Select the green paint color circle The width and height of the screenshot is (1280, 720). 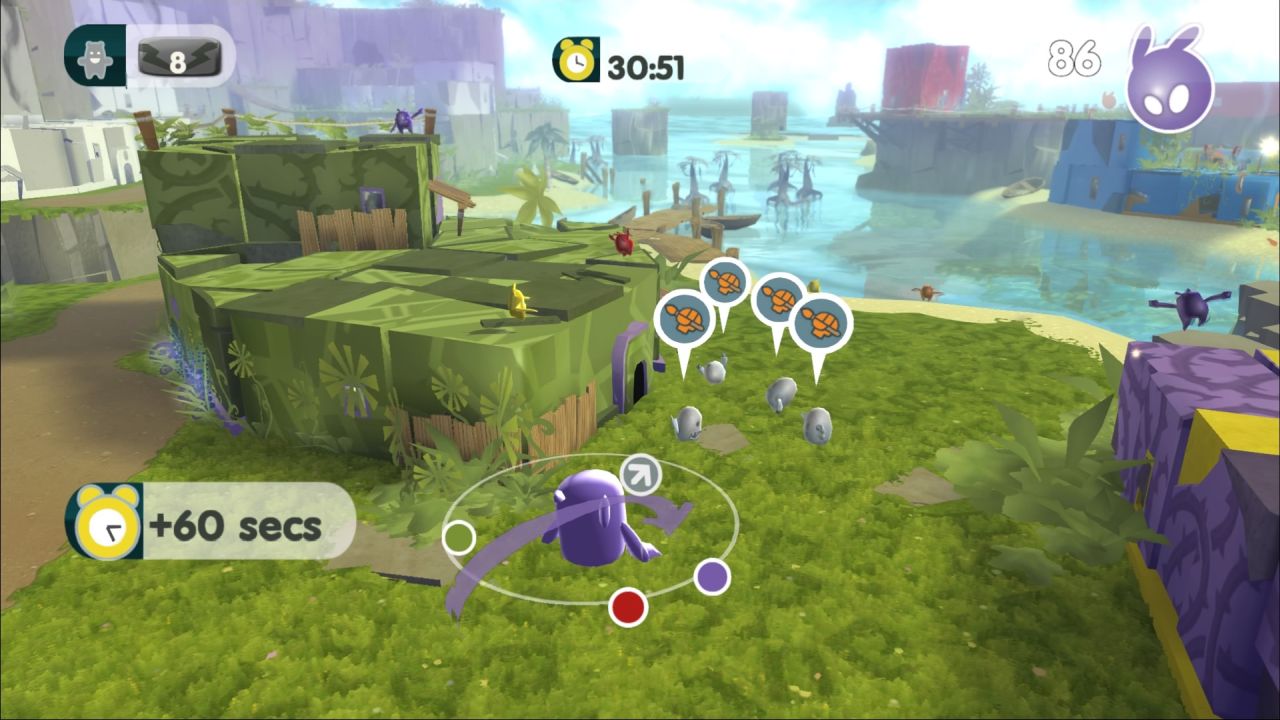[458, 537]
